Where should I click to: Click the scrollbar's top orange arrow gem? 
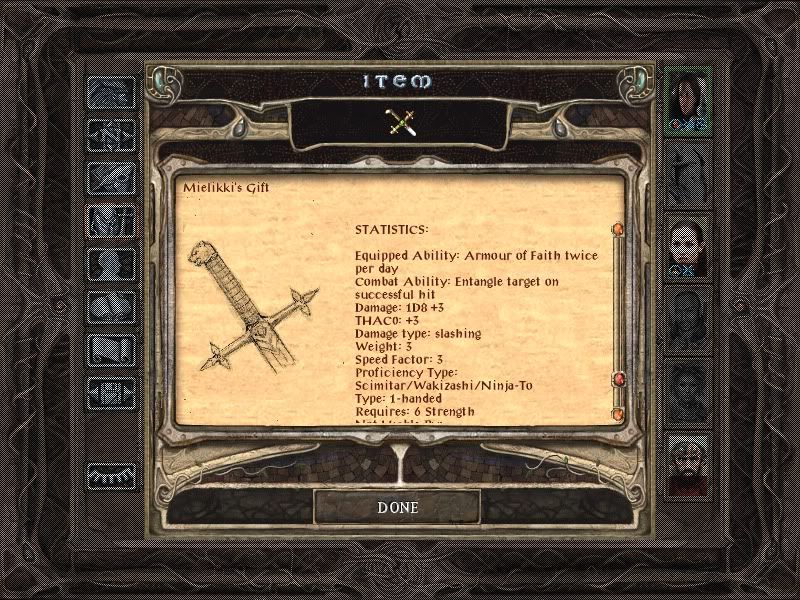coord(617,230)
